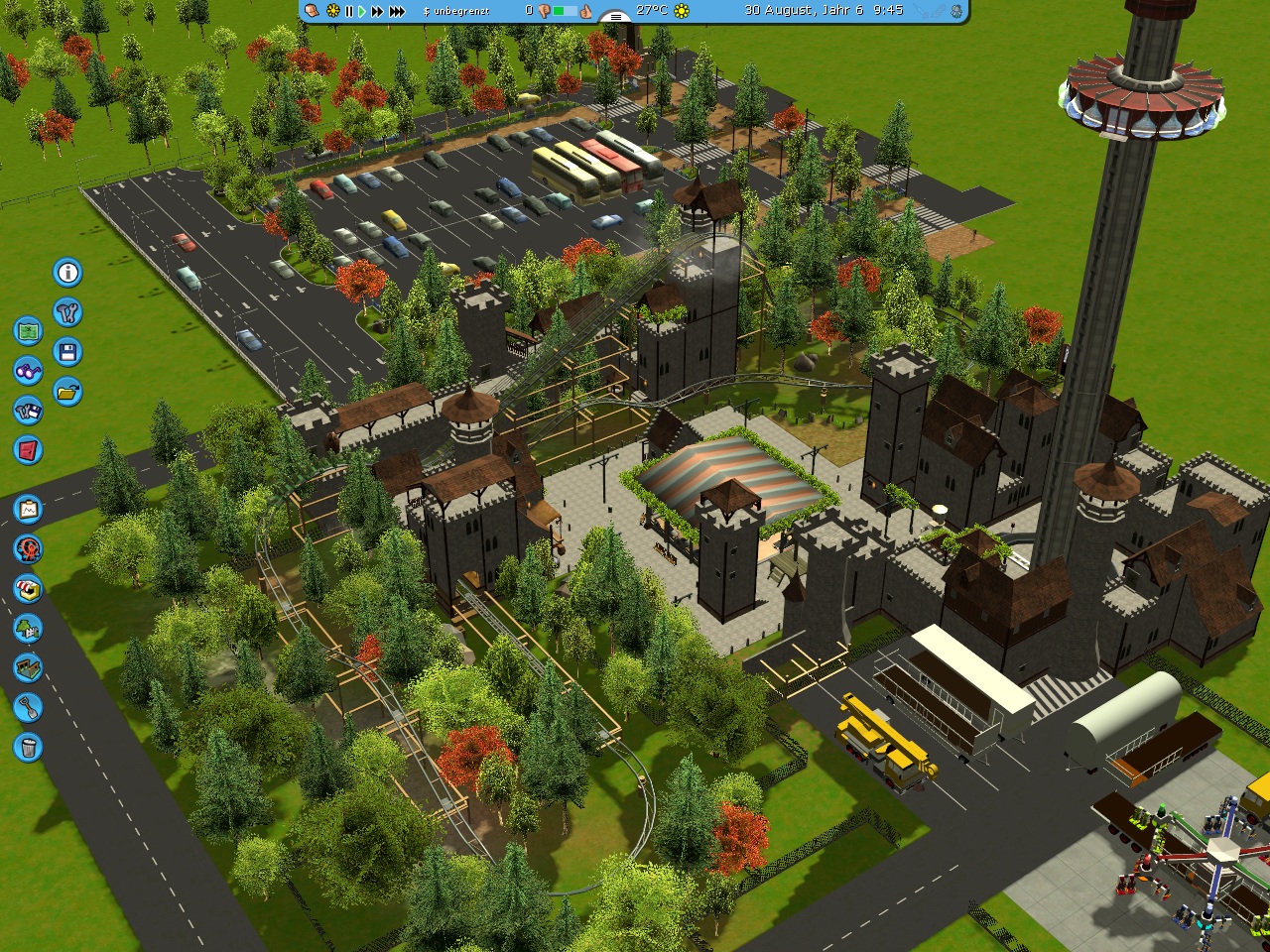Show the info circle button
Screen dimensions: 1270x952
click(x=67, y=273)
